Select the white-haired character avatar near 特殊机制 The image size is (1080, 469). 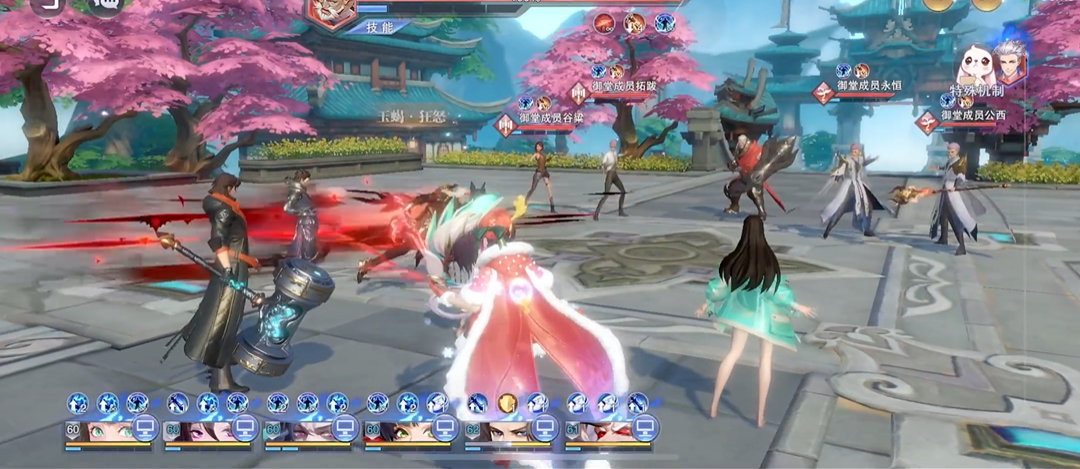click(1009, 62)
